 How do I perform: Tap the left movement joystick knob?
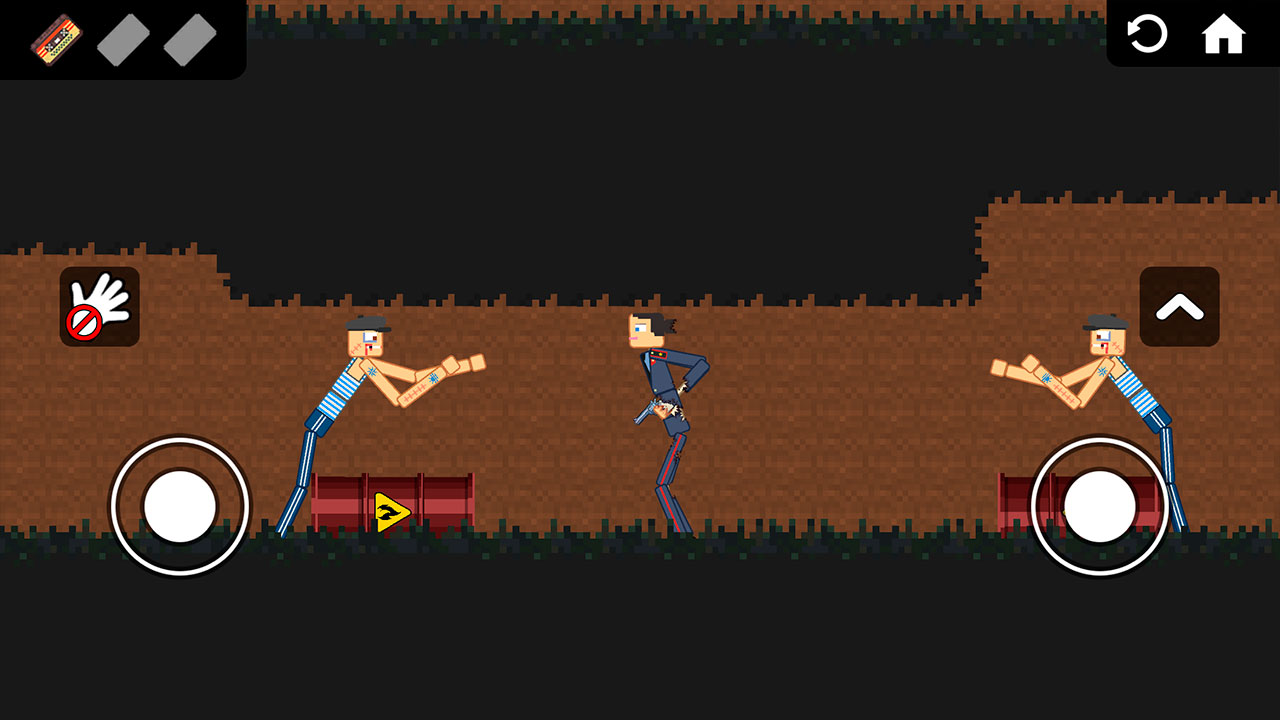click(x=180, y=507)
